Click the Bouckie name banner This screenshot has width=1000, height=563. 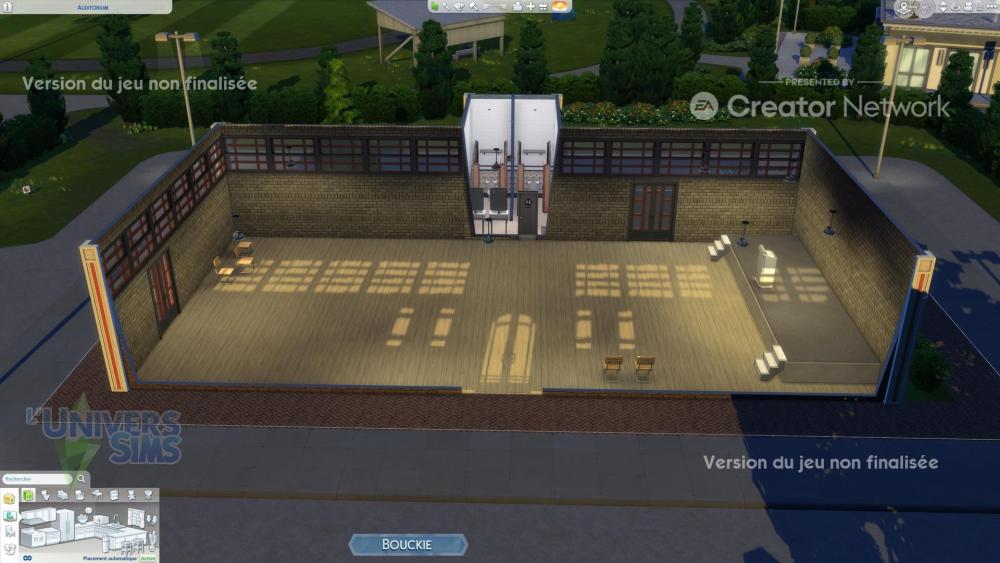407,544
